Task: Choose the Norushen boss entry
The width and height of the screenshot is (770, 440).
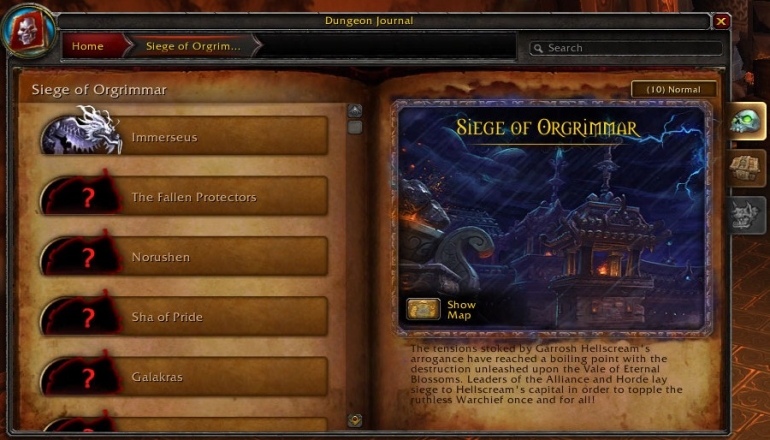Action: coord(185,257)
